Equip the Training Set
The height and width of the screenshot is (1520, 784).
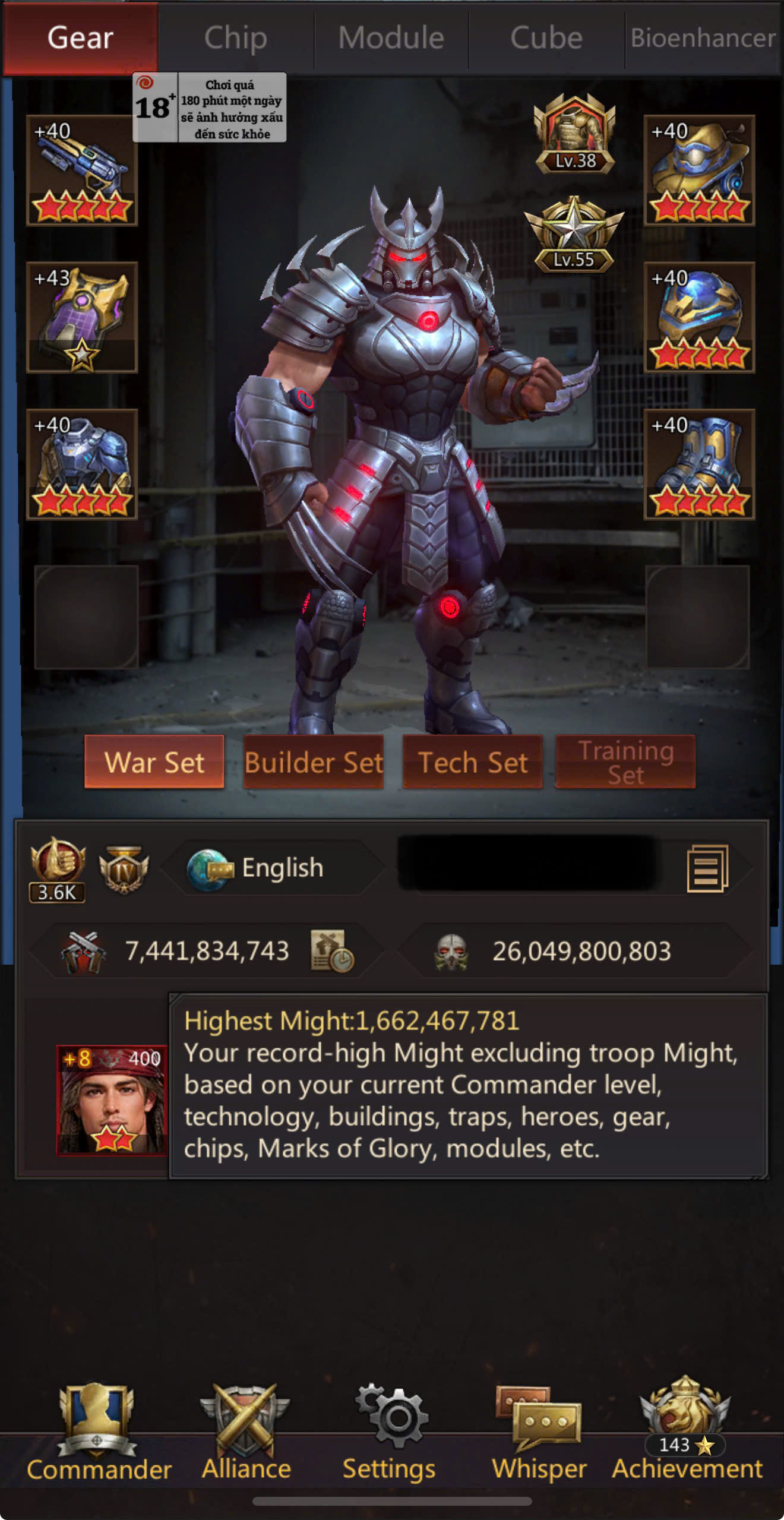coord(625,762)
